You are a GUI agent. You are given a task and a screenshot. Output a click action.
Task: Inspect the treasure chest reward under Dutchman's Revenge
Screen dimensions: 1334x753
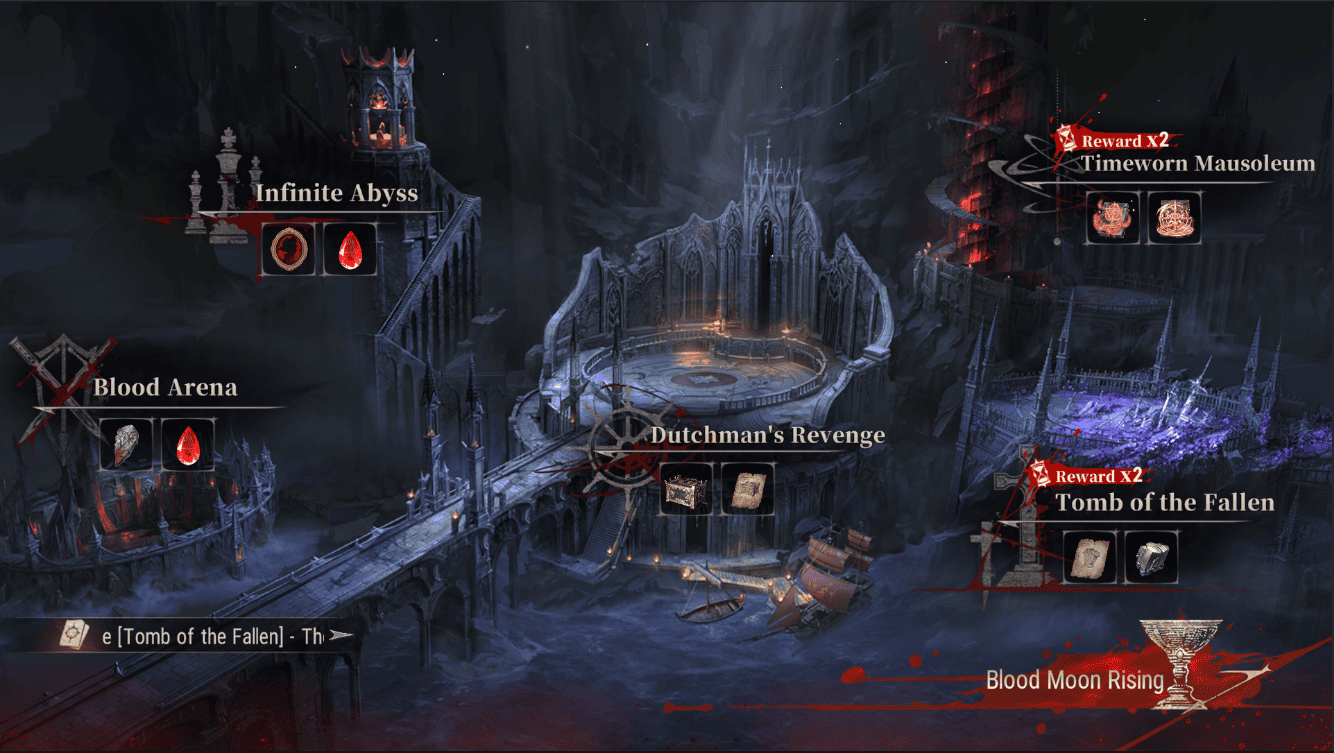687,489
